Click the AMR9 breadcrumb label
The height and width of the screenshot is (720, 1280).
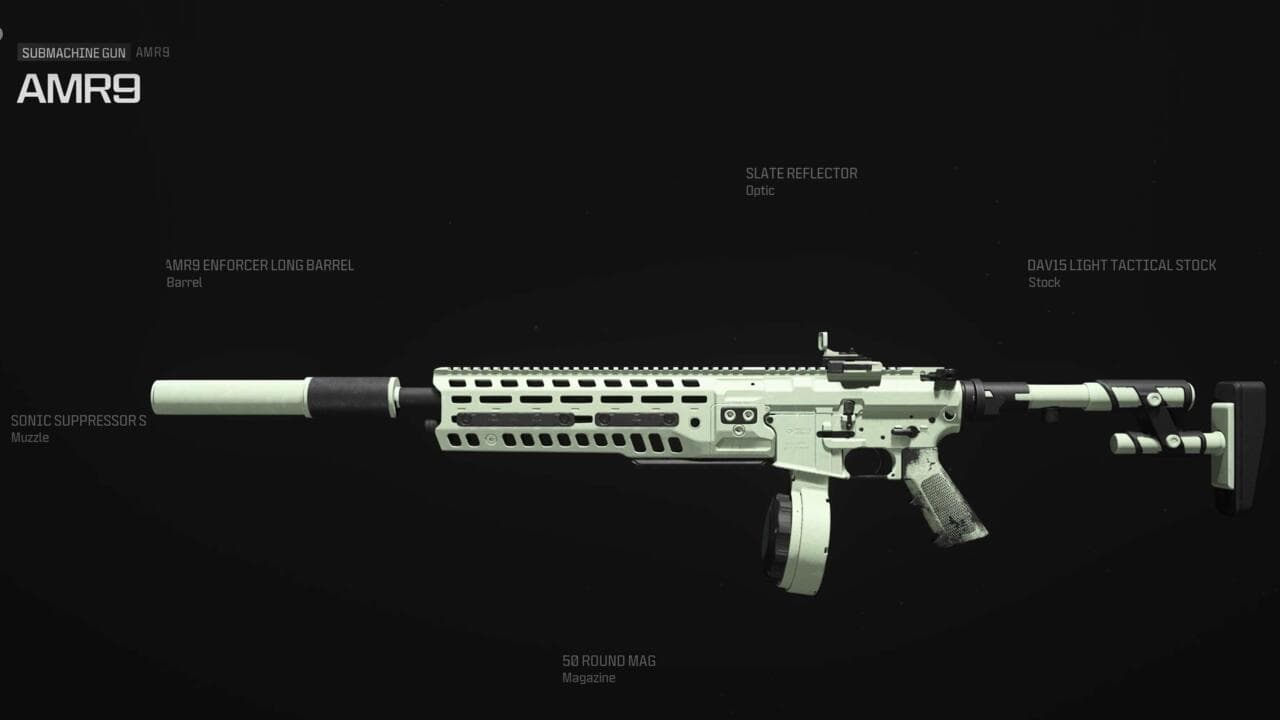tap(152, 52)
